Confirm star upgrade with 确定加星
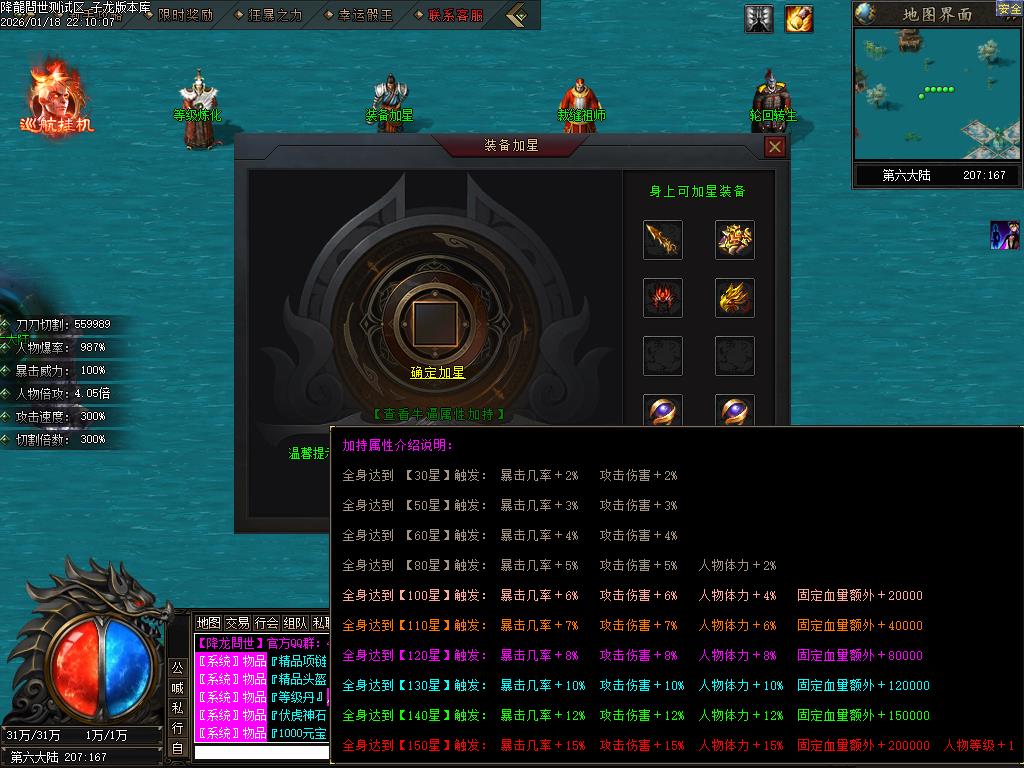The image size is (1024, 768). tap(438, 372)
